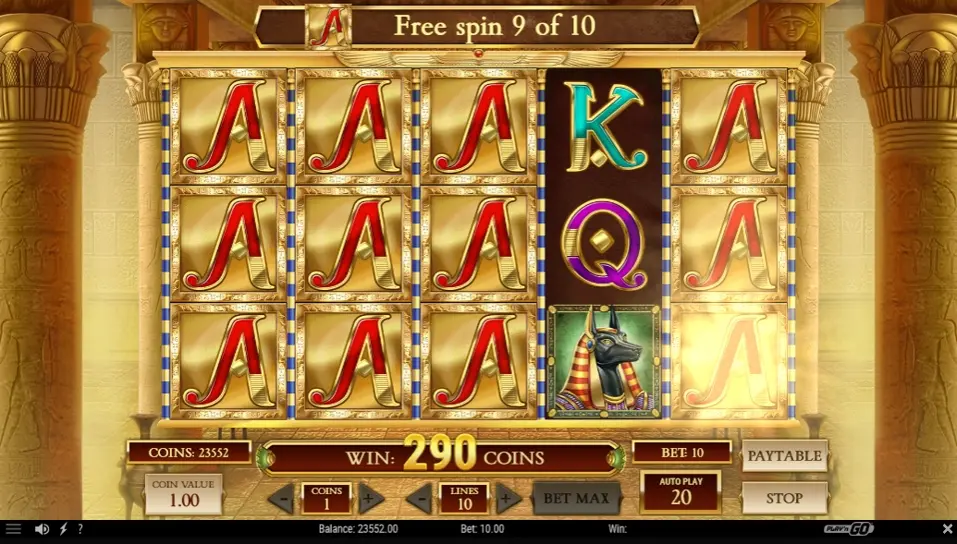957x544 pixels.
Task: Increase the number of lines
Action: pos(509,497)
